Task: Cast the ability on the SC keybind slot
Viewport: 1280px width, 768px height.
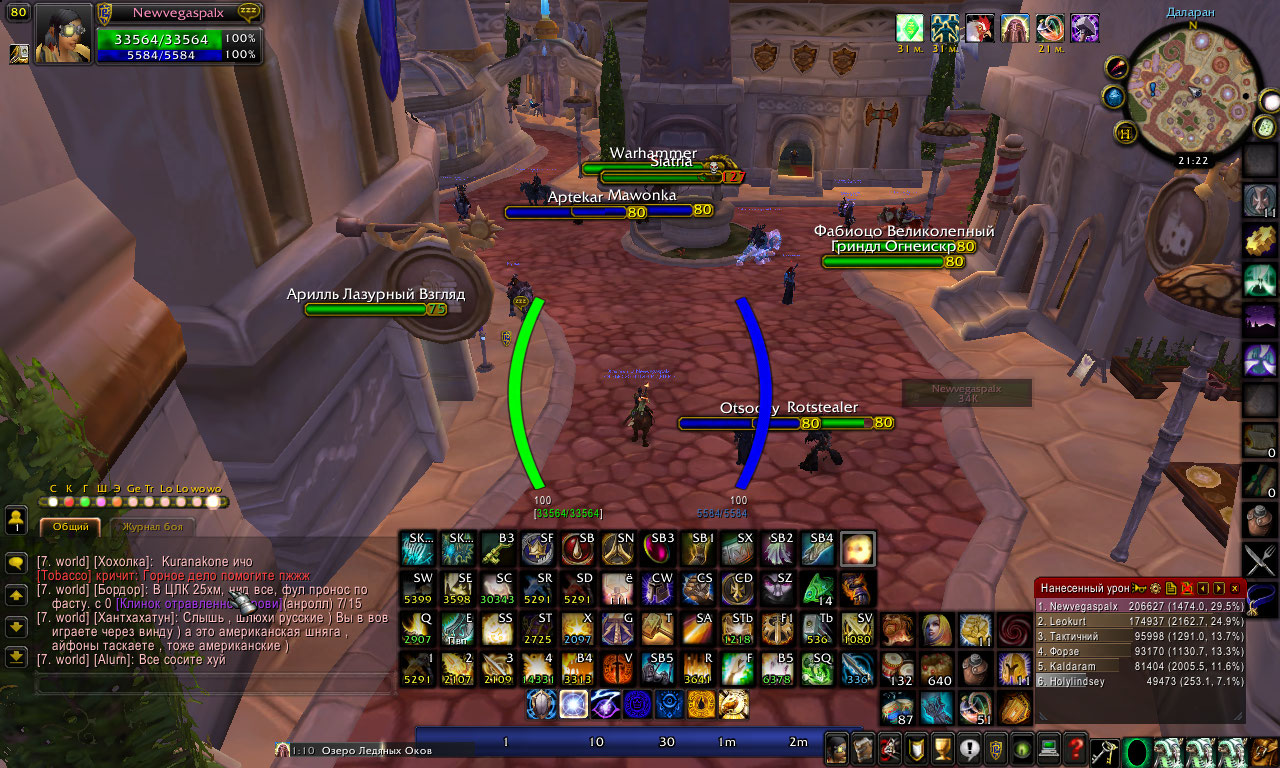Action: click(497, 588)
